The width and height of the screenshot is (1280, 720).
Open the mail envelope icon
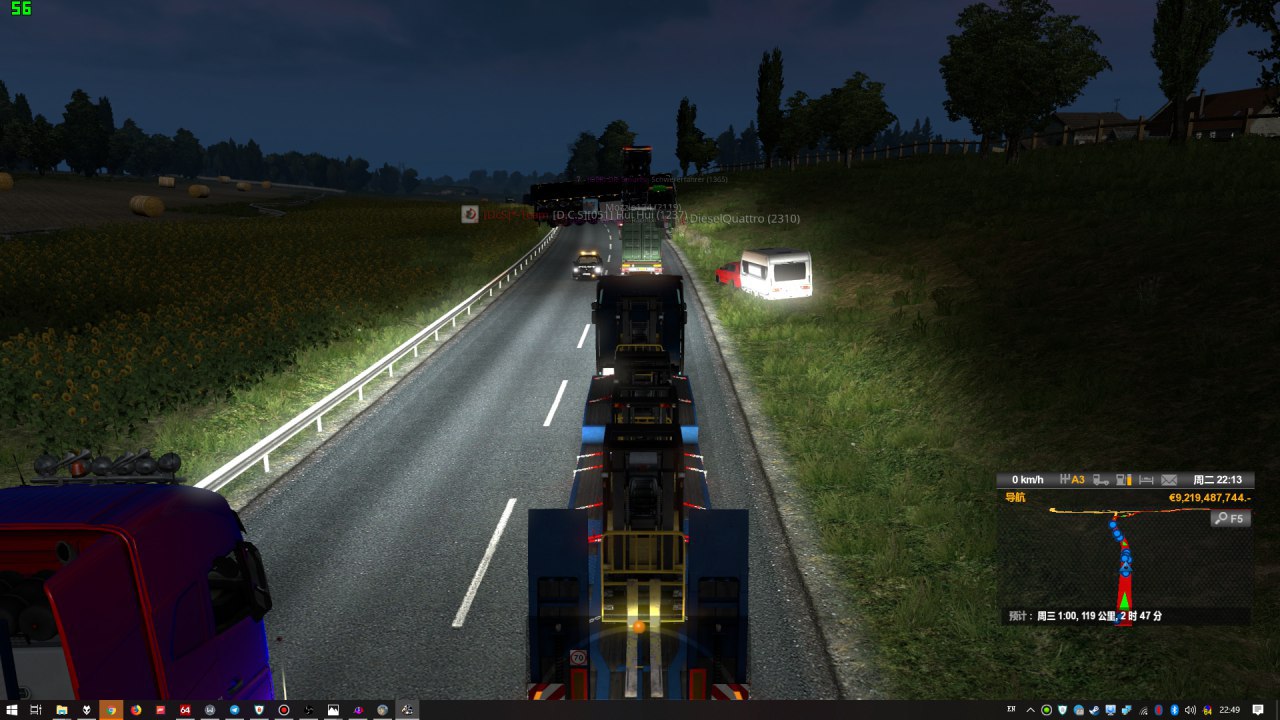(1168, 480)
